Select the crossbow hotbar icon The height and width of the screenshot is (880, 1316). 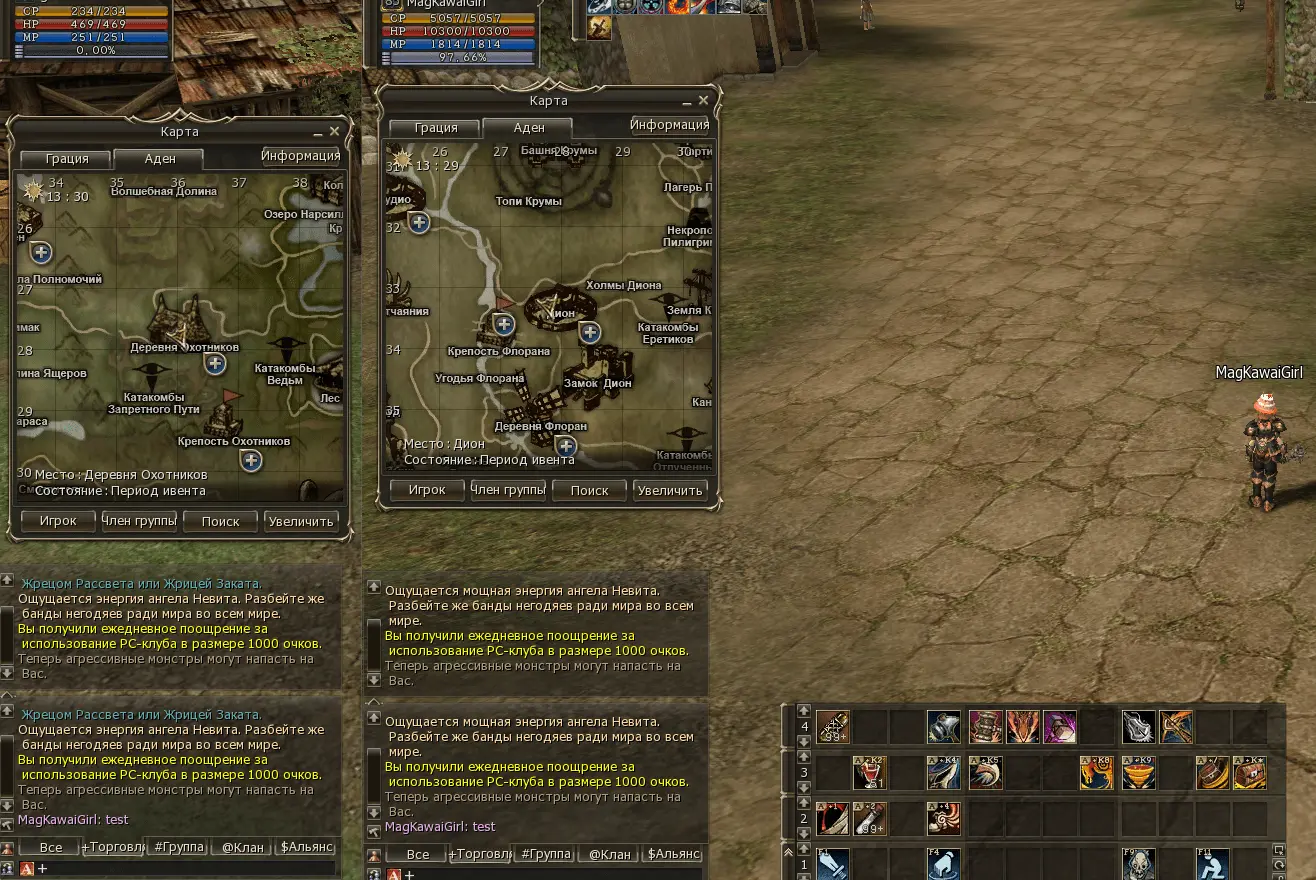(1176, 726)
